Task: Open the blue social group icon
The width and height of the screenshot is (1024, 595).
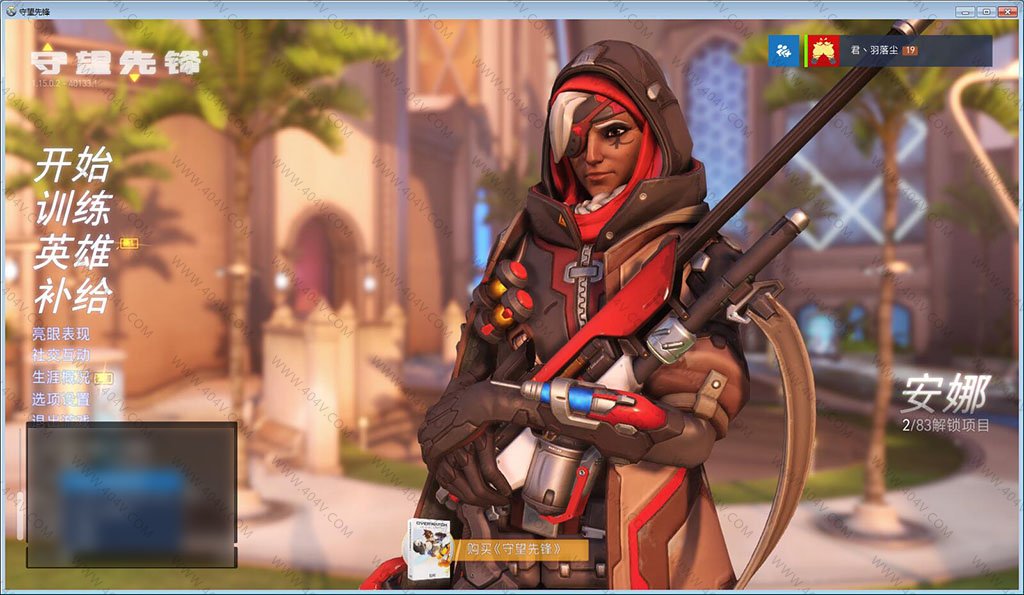Action: point(783,51)
